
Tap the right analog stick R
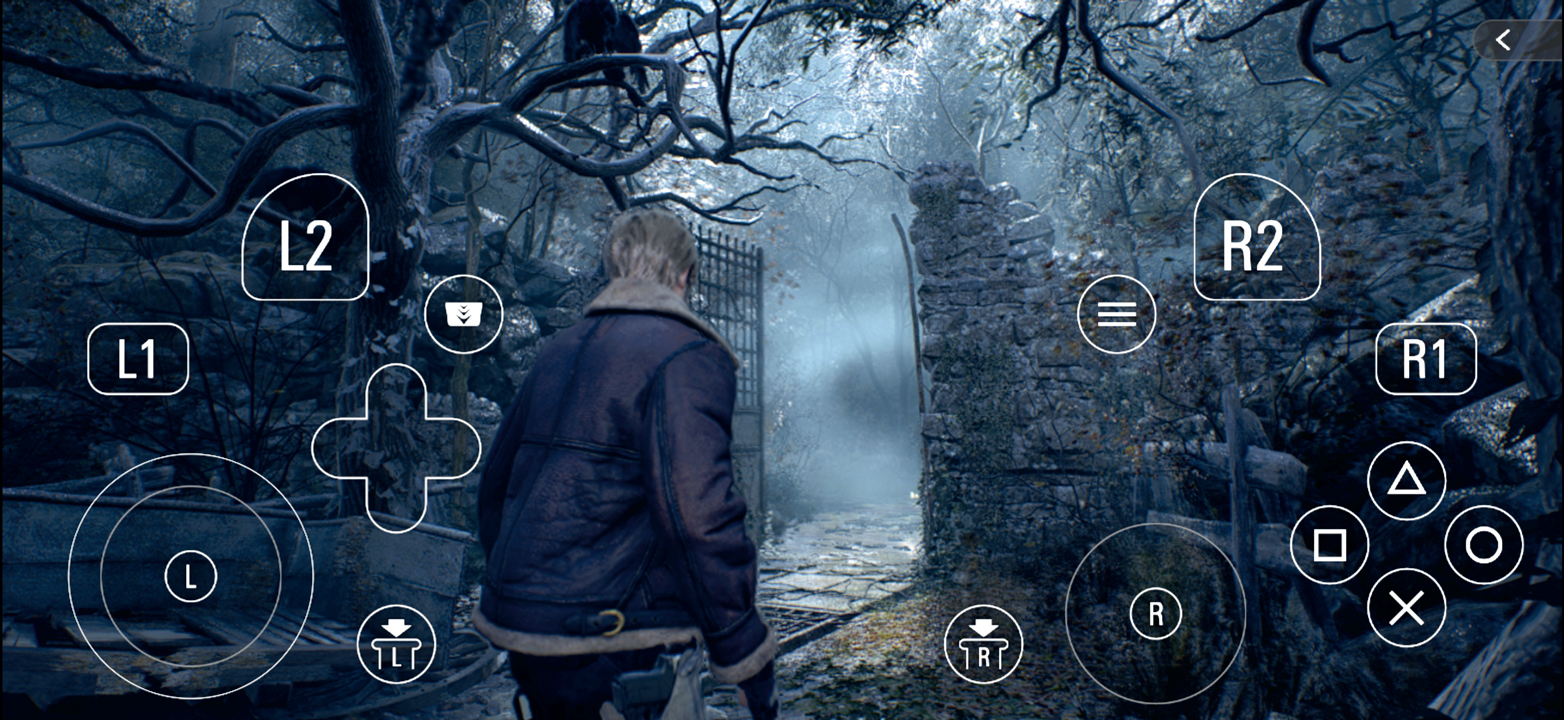[1155, 613]
